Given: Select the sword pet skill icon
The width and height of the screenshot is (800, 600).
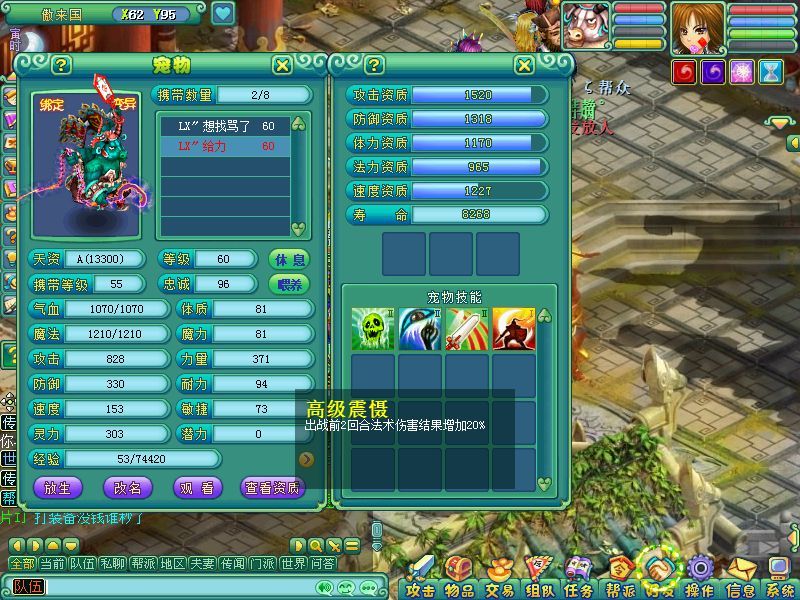Looking at the screenshot, I should 466,329.
